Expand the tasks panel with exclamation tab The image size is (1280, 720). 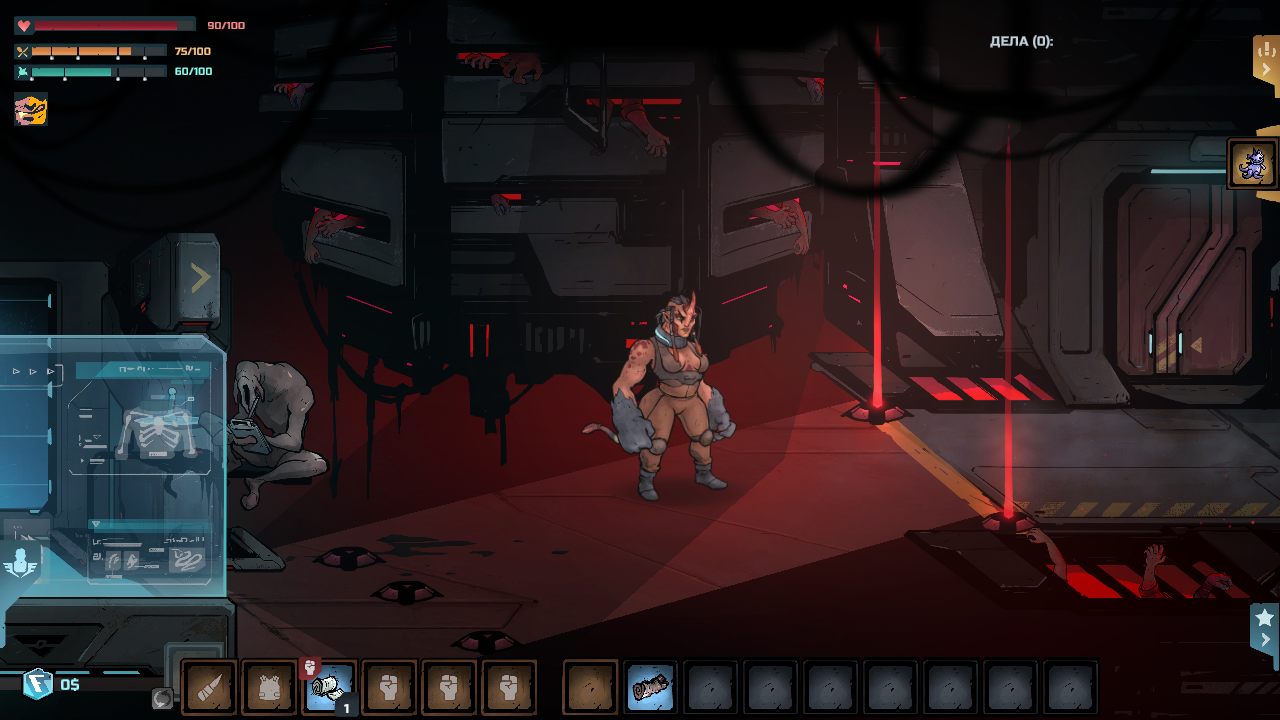coord(1266,60)
